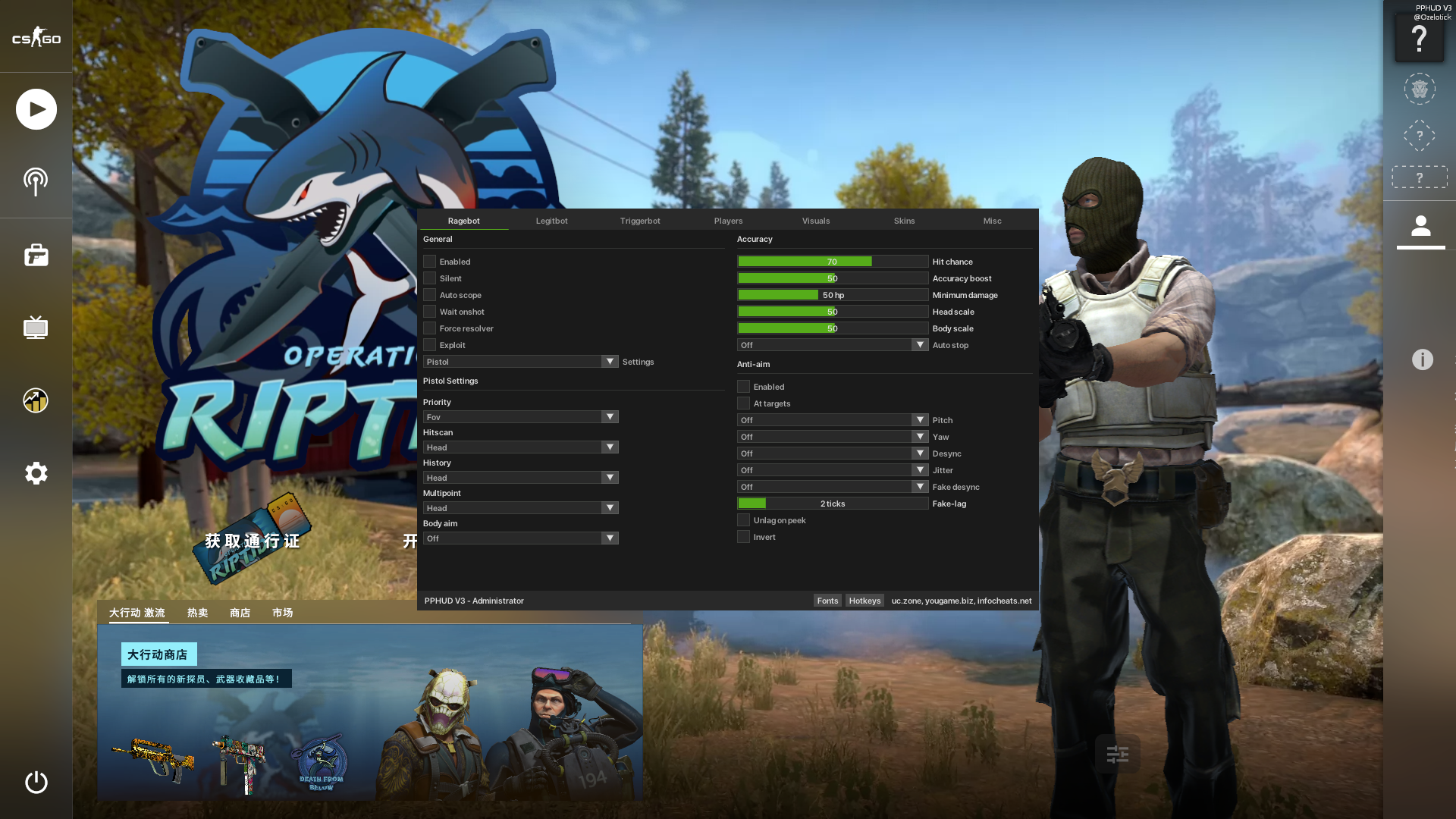Image resolution: width=1456 pixels, height=819 pixels.
Task: Toggle the Force resolver option
Action: [x=430, y=328]
